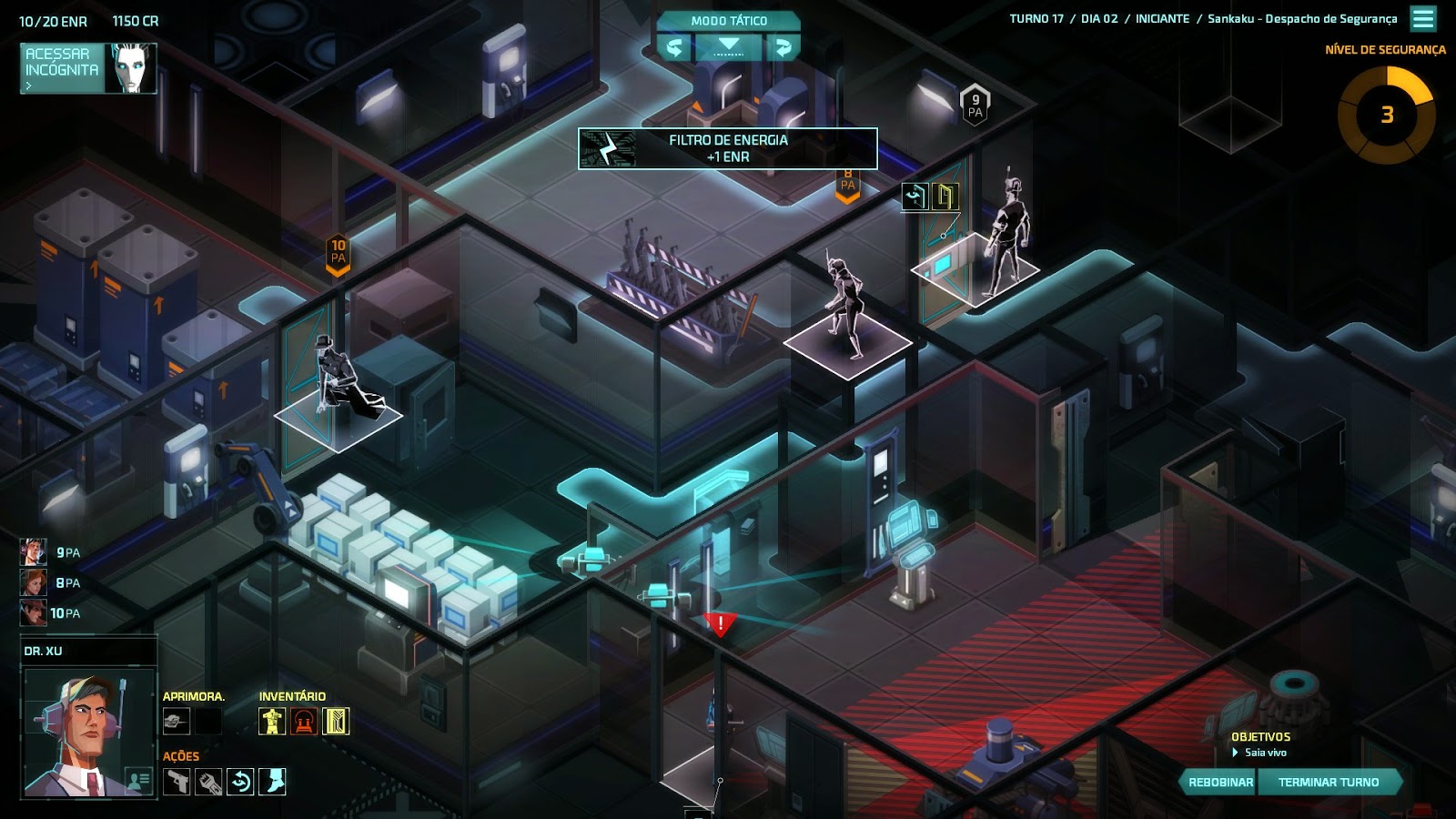Viewport: 1456px width, 819px height.
Task: Select the shock weapon action icon
Action: pos(207,783)
